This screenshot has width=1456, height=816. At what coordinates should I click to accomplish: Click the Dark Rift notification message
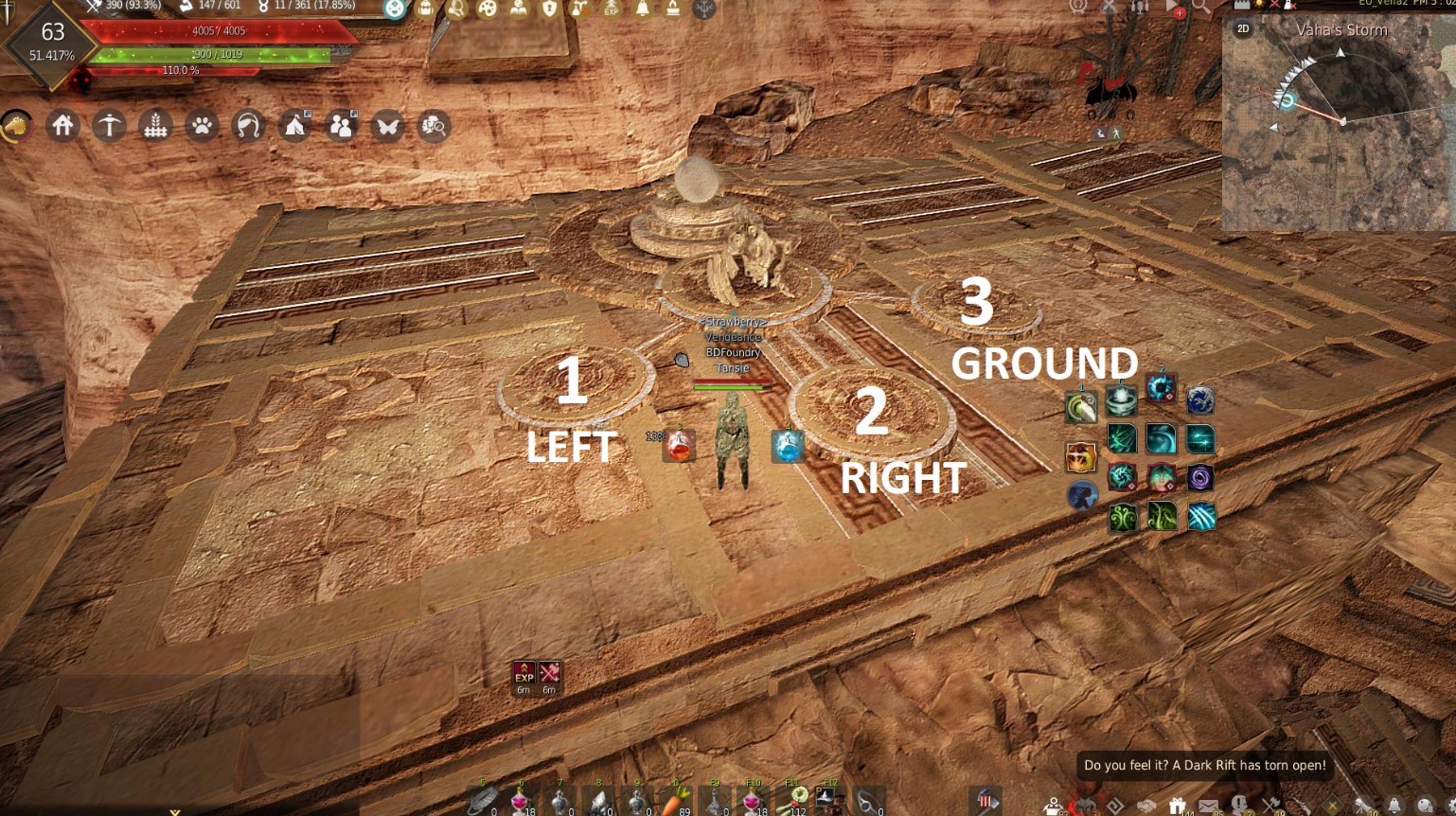(1204, 765)
